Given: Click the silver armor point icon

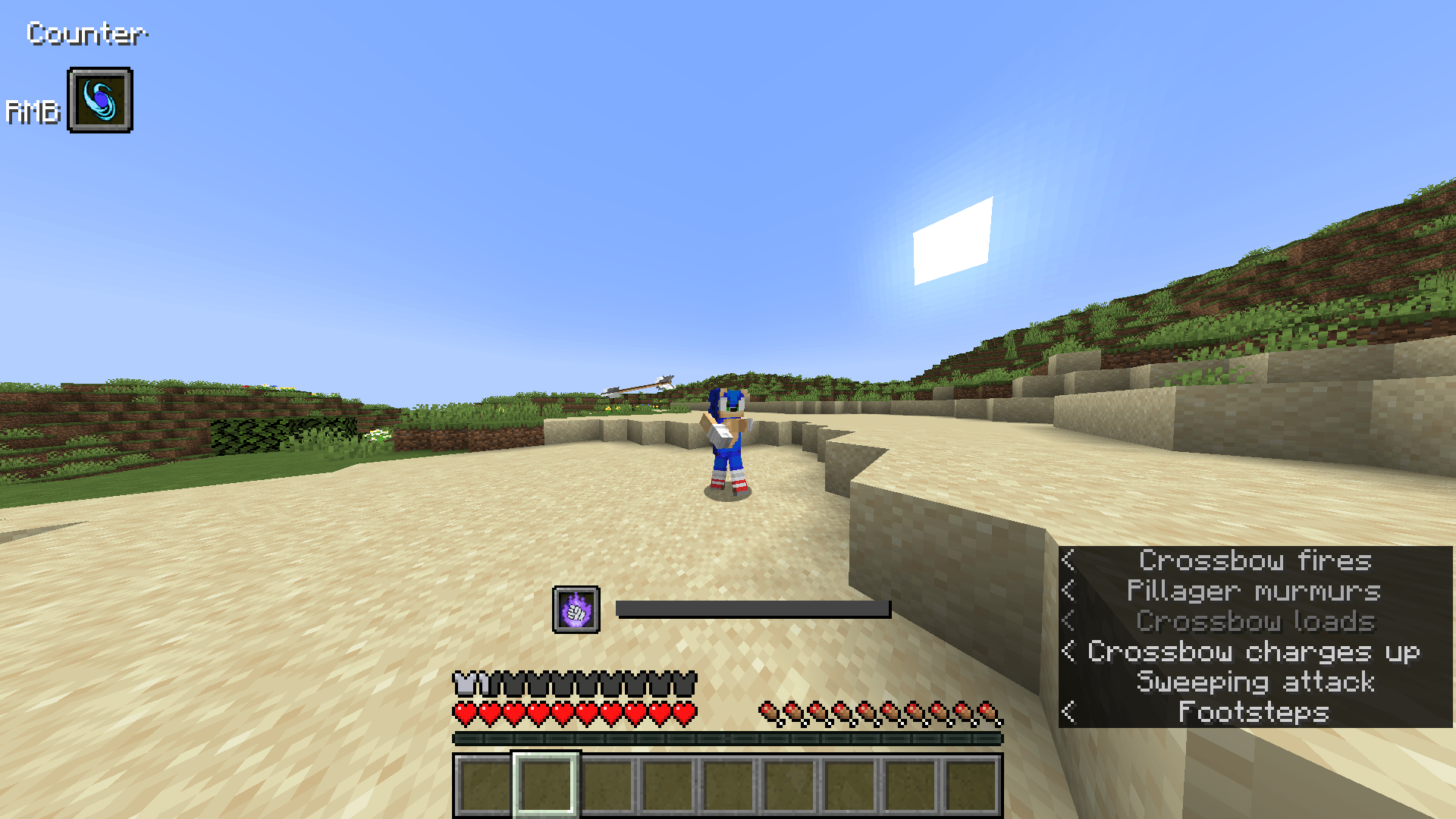Looking at the screenshot, I should click(x=464, y=681).
